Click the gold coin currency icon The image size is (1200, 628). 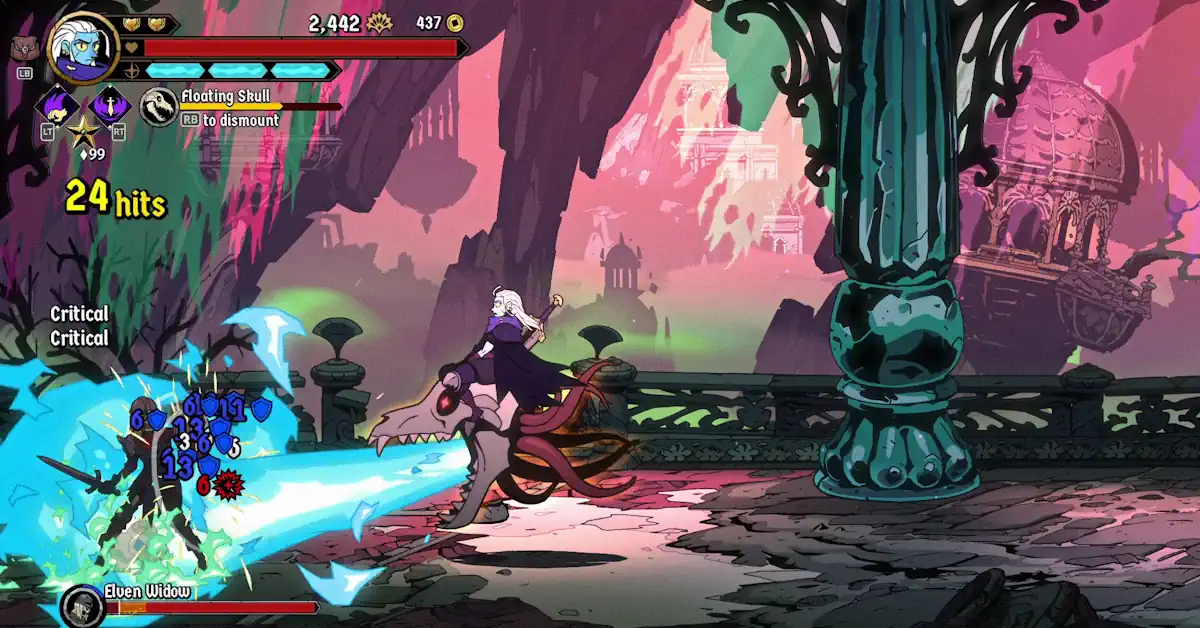(455, 23)
